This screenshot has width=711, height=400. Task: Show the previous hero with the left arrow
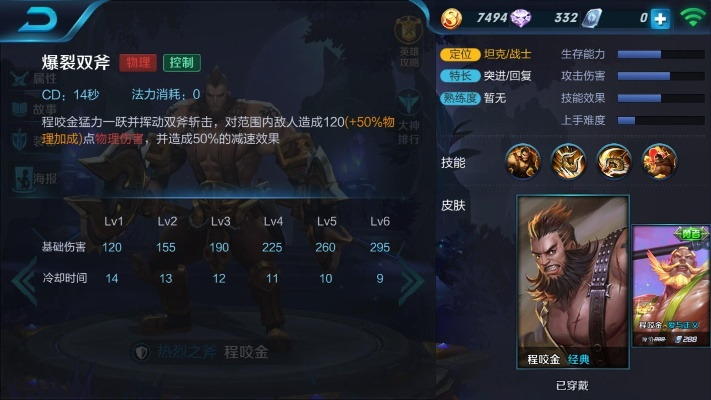pyautogui.click(x=22, y=284)
